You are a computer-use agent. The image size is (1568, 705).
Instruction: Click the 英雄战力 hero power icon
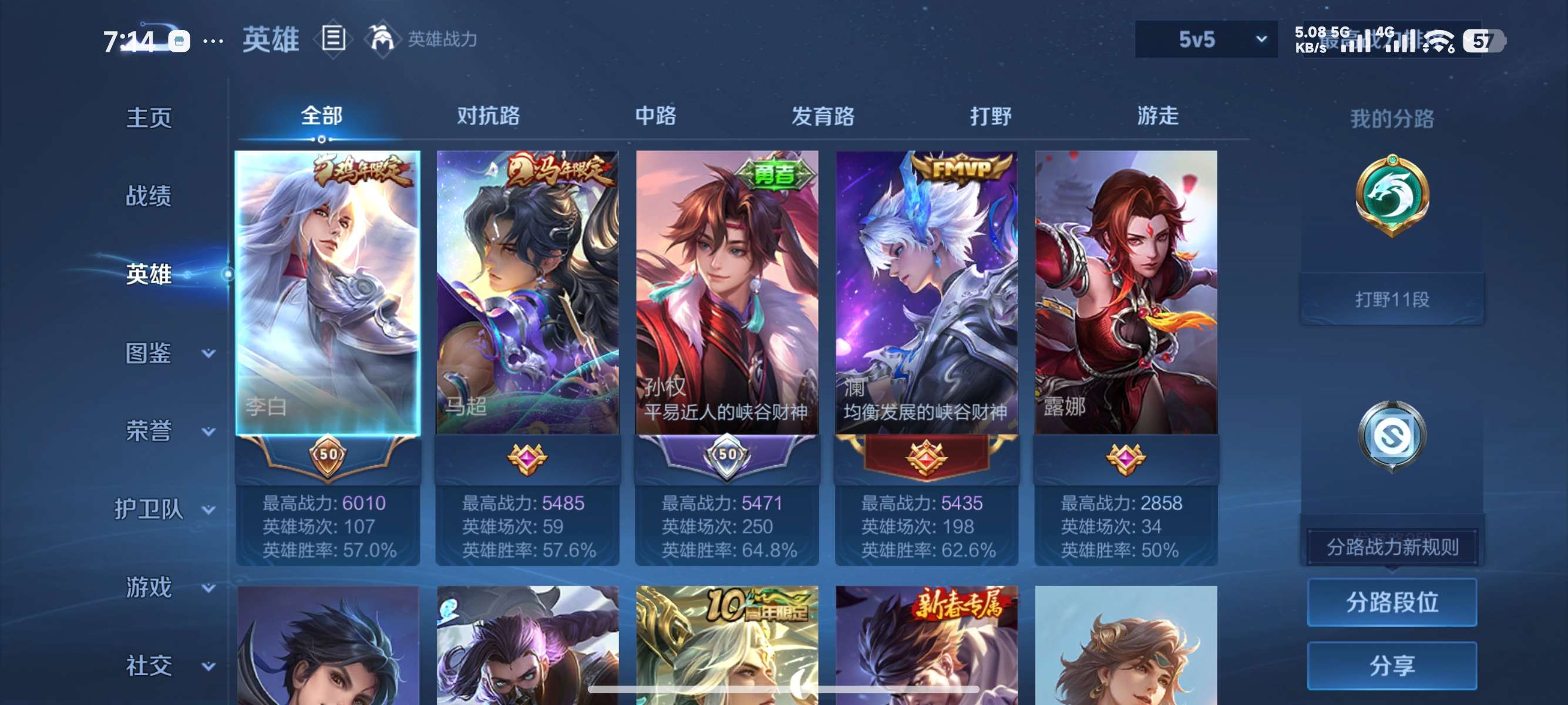381,39
